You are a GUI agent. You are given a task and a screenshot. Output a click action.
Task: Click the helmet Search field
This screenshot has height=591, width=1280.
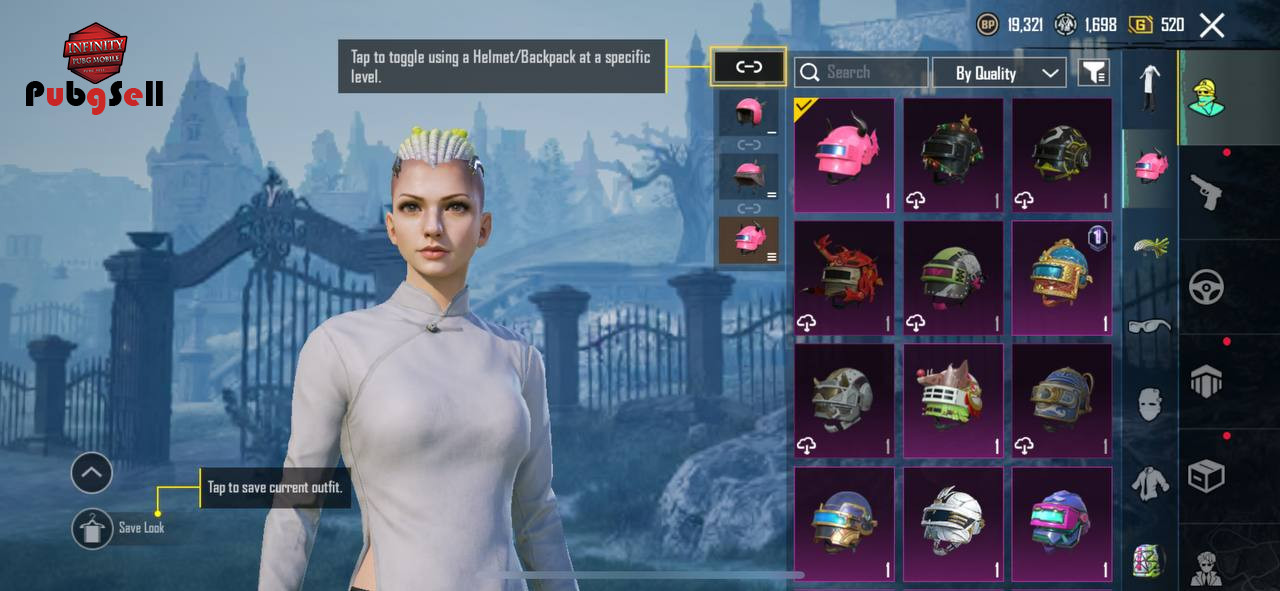[x=861, y=72]
